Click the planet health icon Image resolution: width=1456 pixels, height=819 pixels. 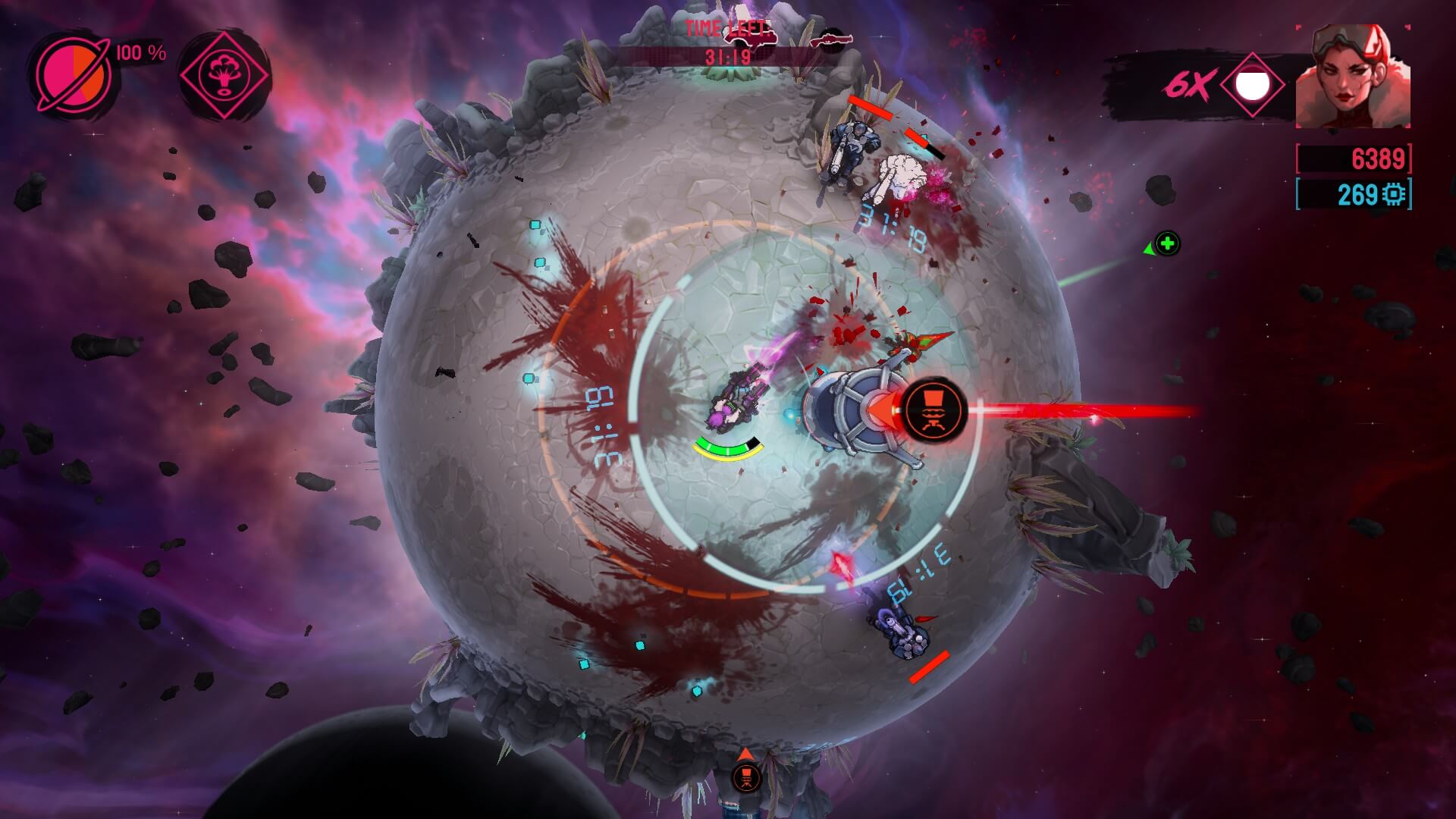point(74,74)
